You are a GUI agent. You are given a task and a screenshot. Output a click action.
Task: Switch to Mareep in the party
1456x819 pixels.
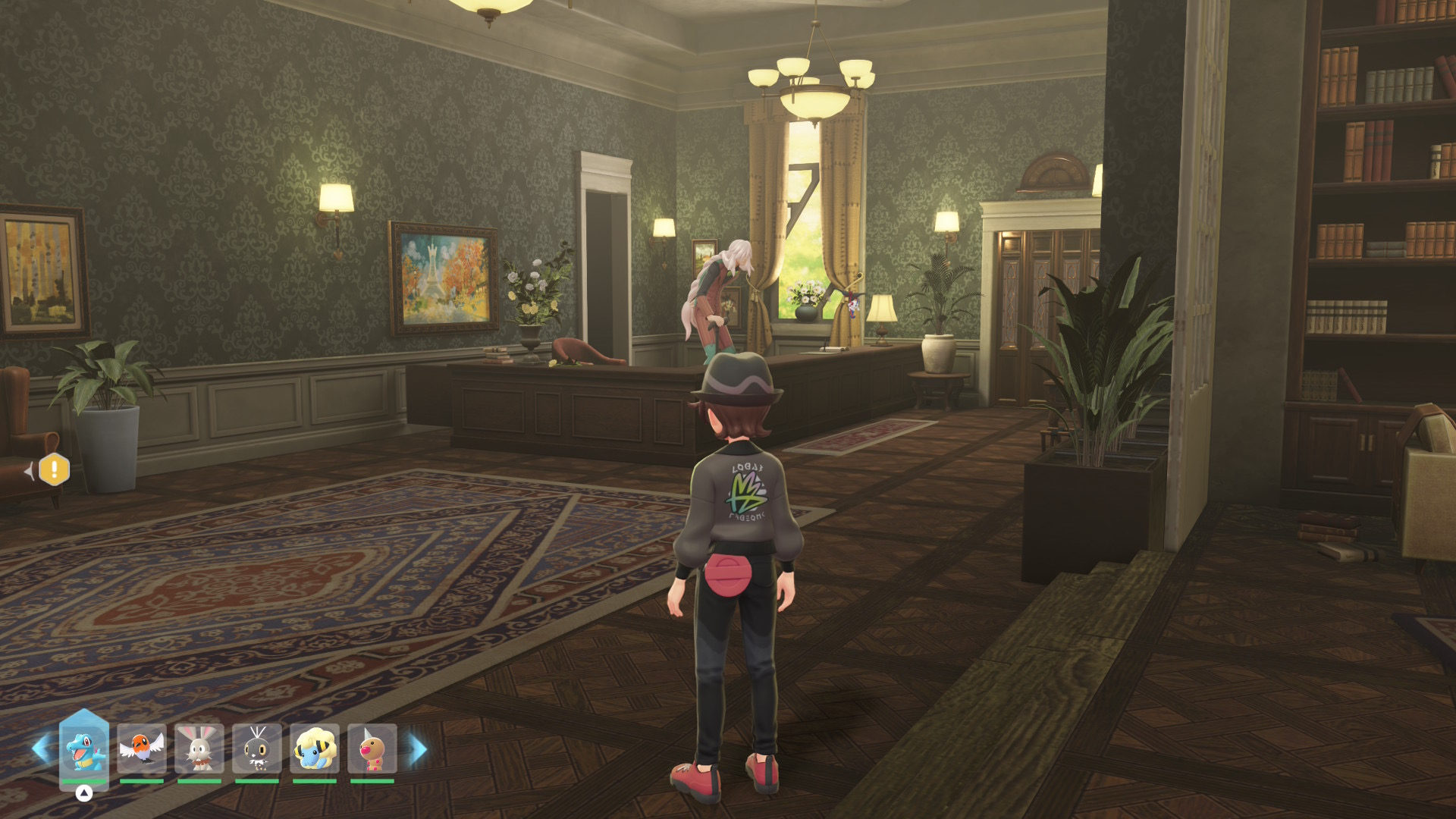point(315,748)
